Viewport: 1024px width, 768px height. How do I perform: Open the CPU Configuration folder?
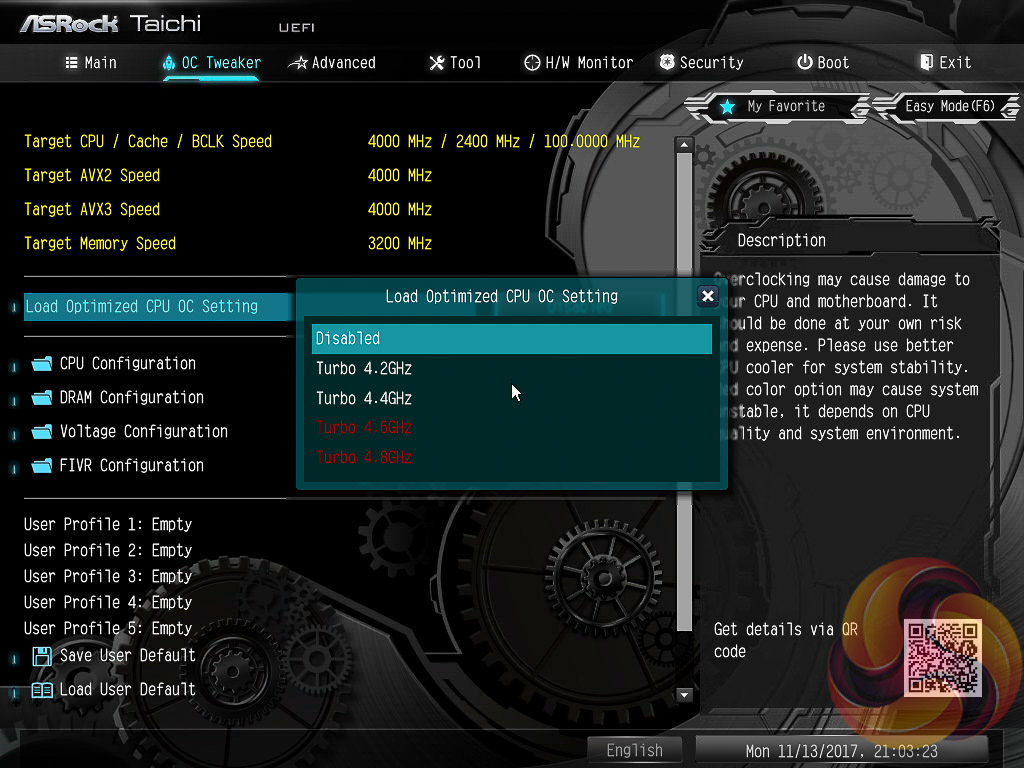(127, 363)
